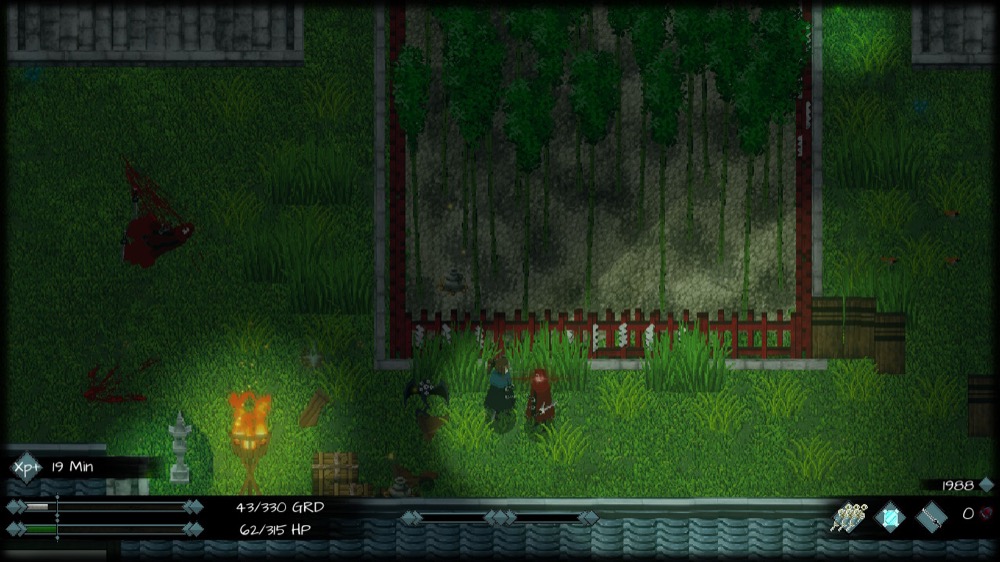Select the throwing darts item slot

(848, 517)
